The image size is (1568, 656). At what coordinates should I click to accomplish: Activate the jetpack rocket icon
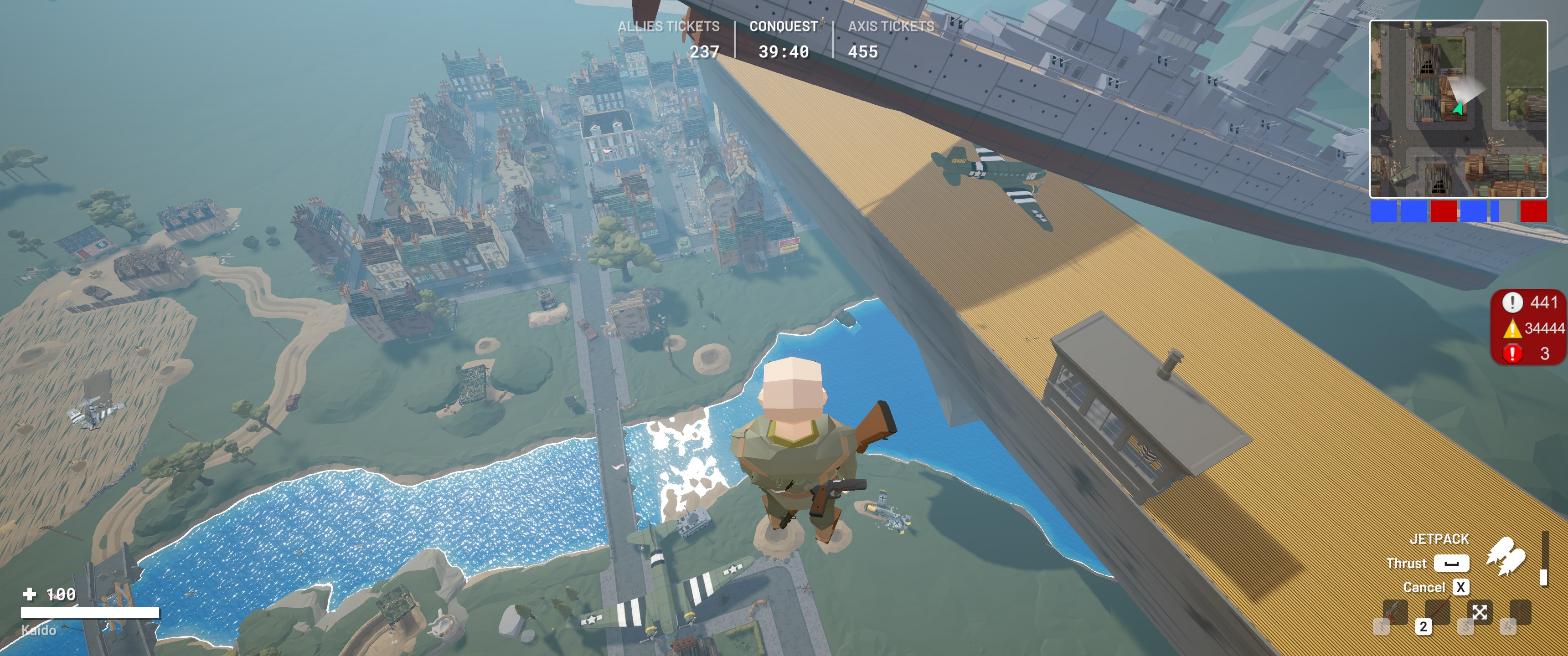[x=1506, y=555]
